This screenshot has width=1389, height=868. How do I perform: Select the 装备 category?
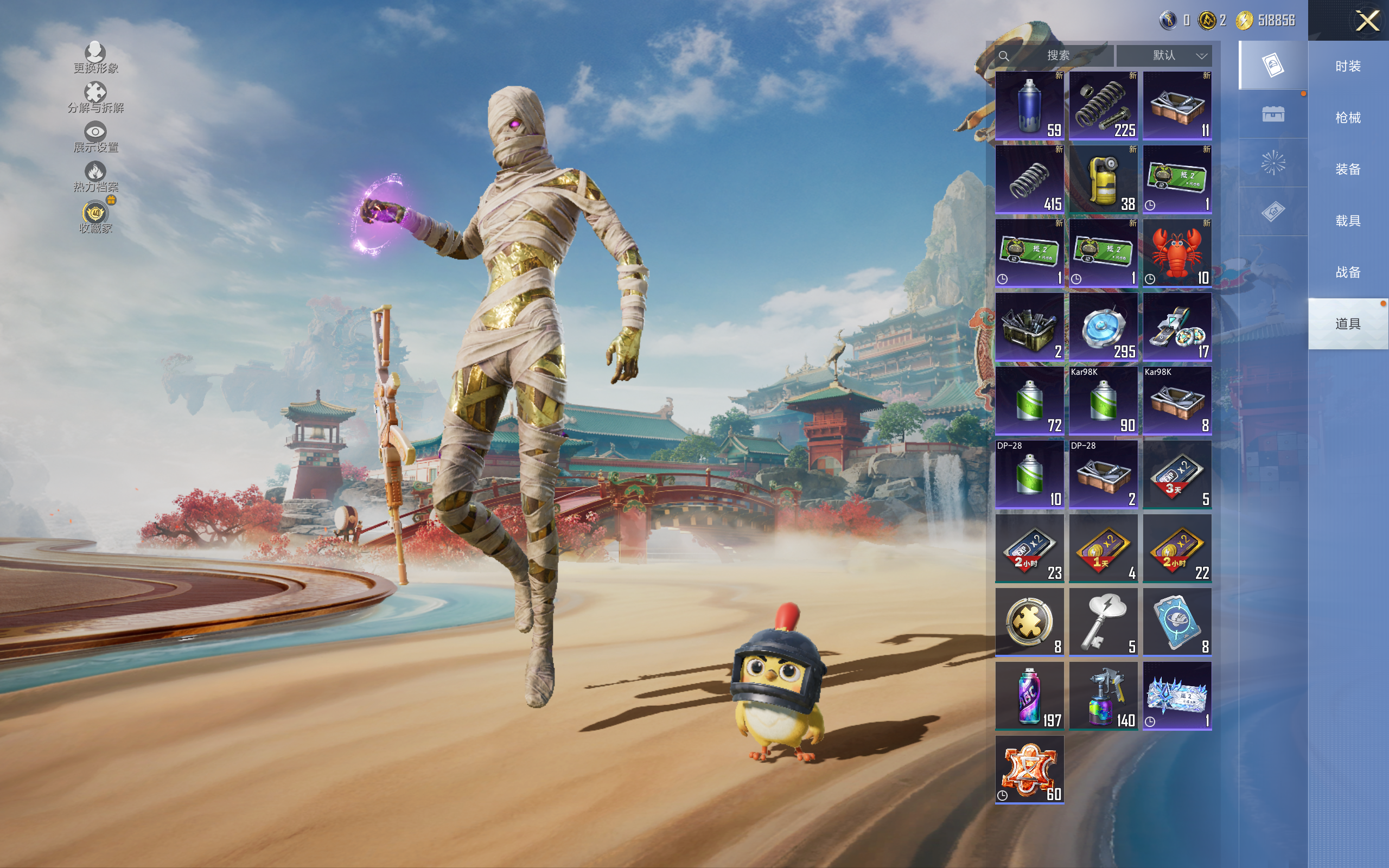1347,169
